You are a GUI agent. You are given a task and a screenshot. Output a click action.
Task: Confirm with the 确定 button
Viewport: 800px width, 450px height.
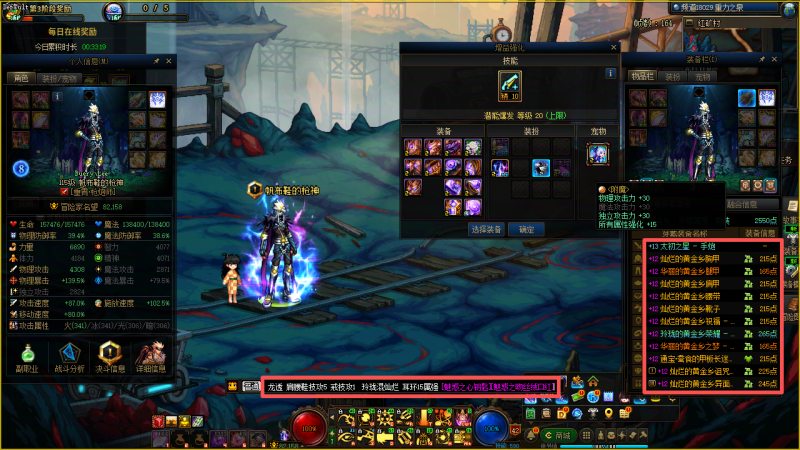pyautogui.click(x=527, y=229)
